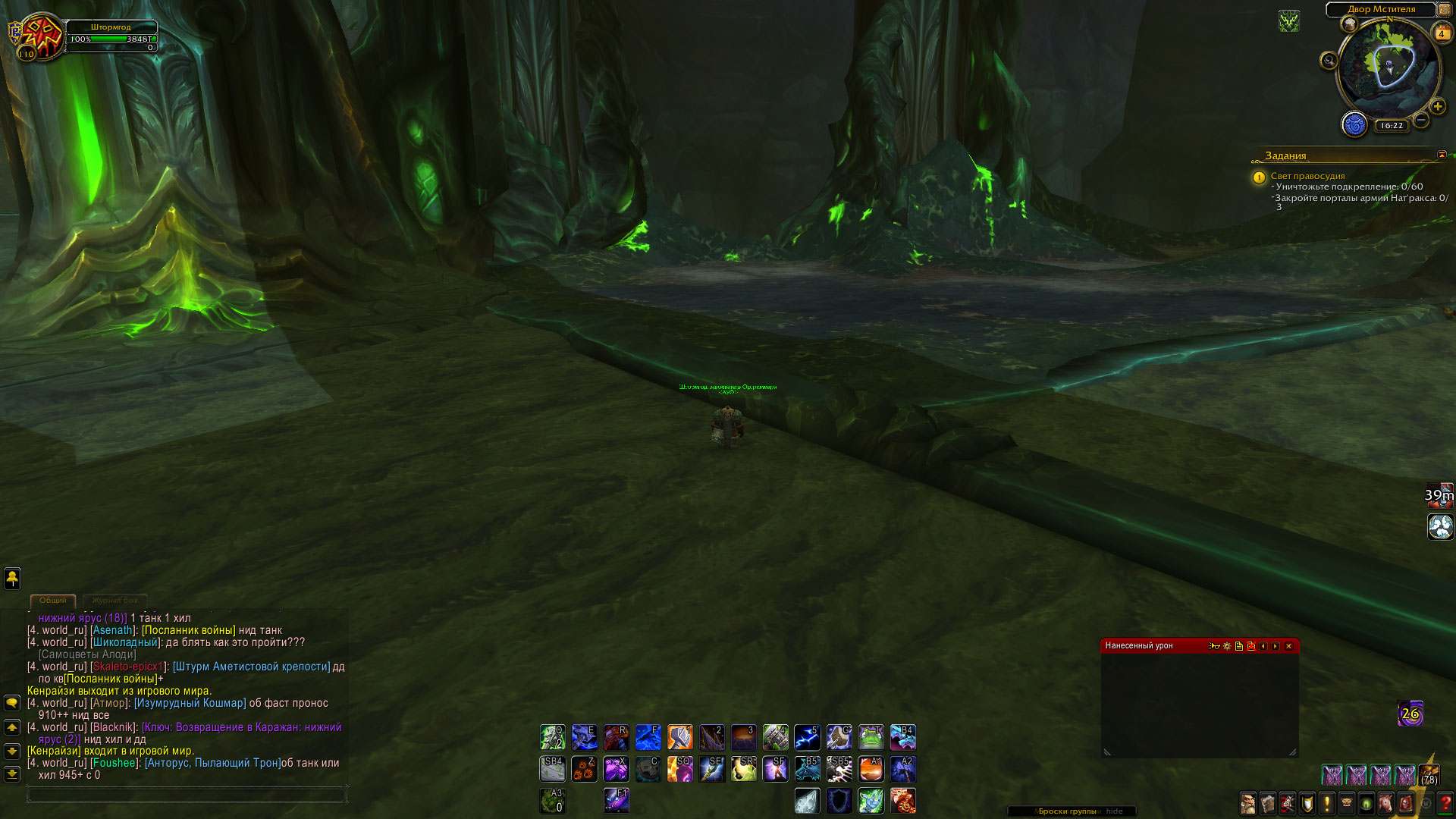Cast the blue lightning ability bound to 5

807,737
